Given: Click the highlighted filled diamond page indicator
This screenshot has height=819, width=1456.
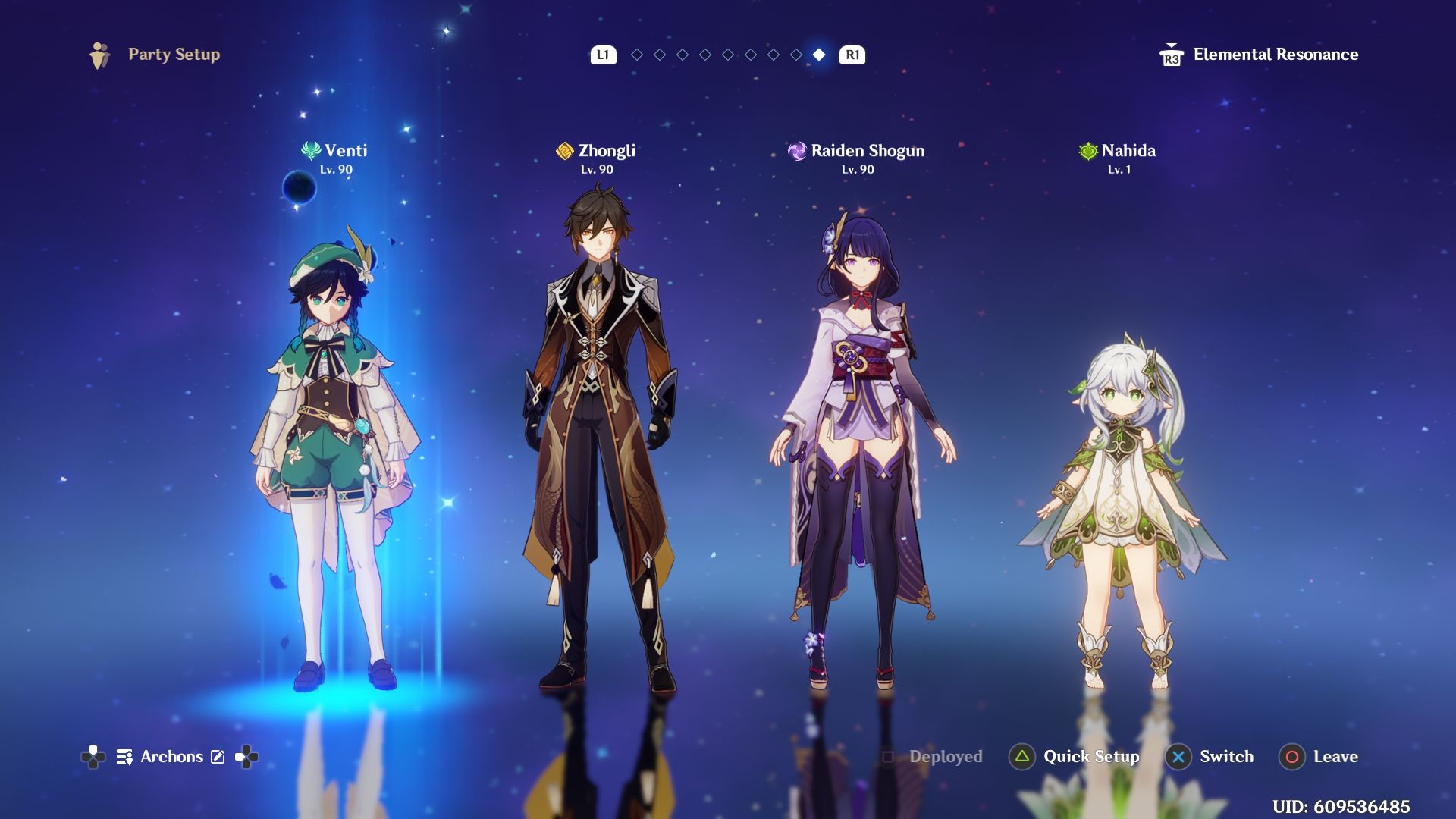Looking at the screenshot, I should pos(819,55).
